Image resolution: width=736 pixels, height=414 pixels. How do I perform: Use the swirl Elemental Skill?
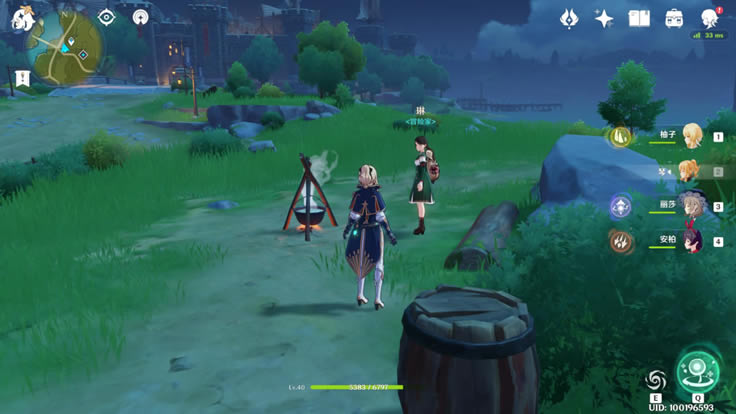point(655,380)
